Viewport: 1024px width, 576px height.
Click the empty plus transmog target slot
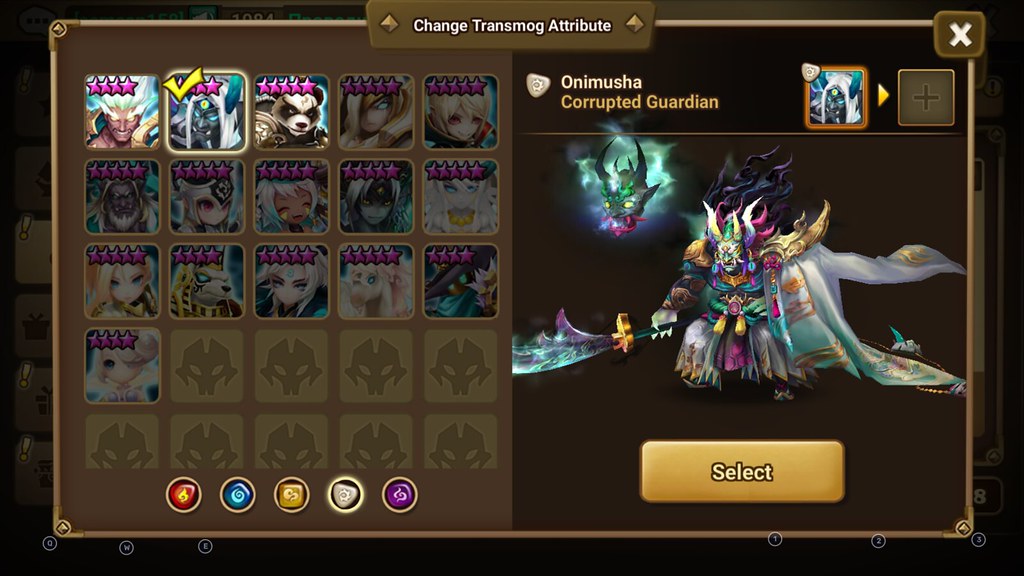point(925,98)
